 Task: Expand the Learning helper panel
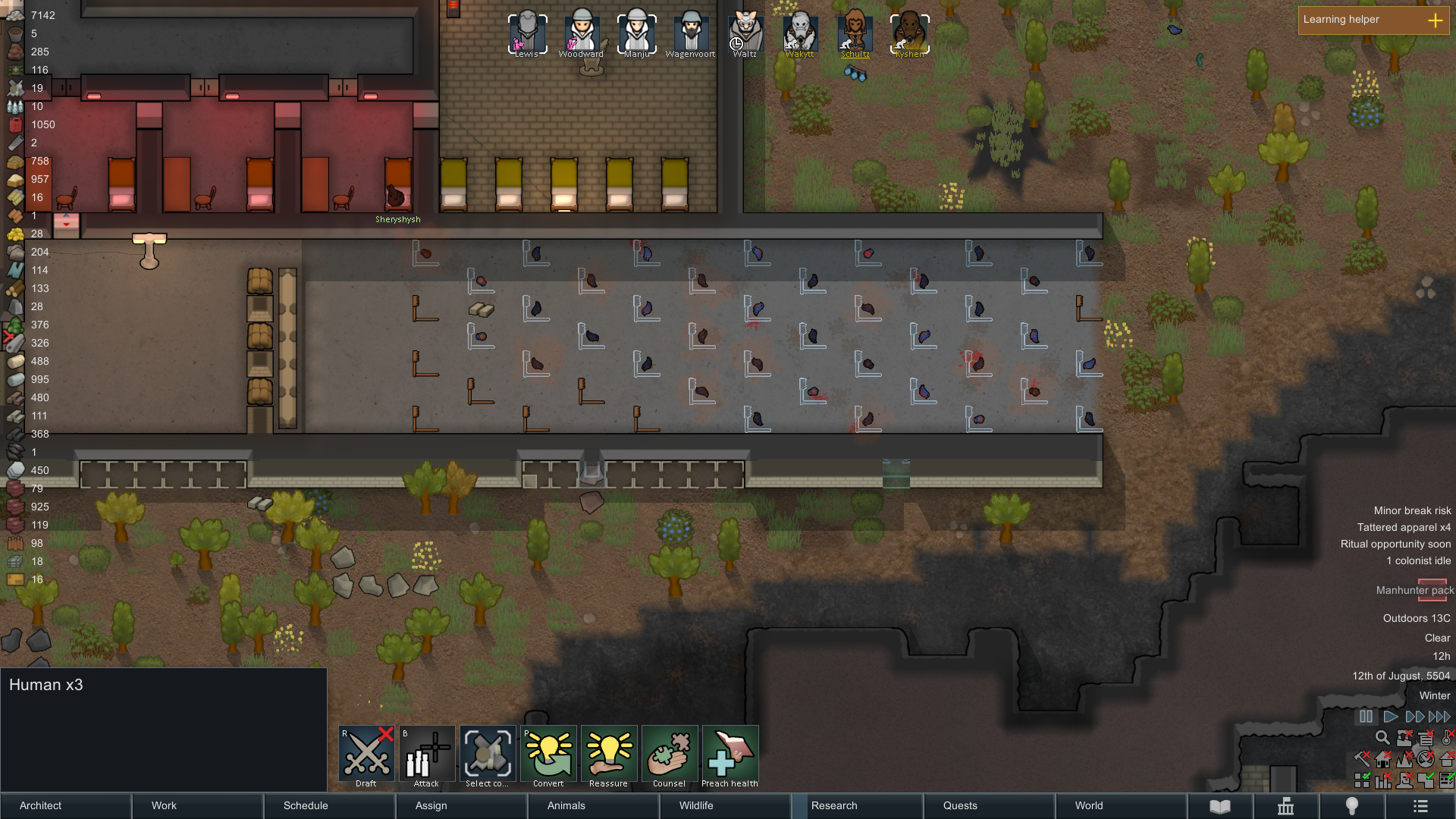(1436, 20)
